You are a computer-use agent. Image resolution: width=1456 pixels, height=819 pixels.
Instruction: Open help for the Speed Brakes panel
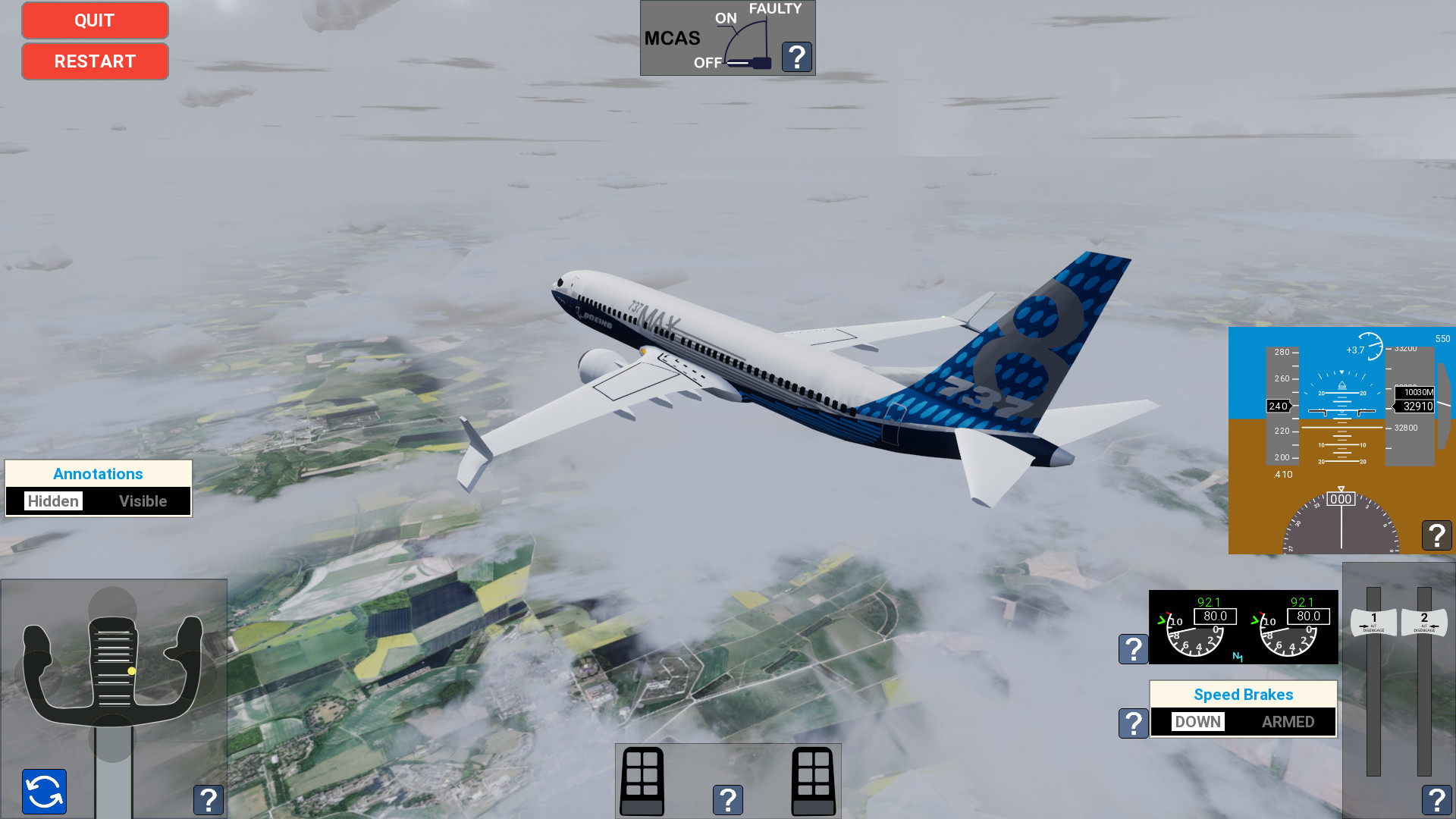[1133, 723]
